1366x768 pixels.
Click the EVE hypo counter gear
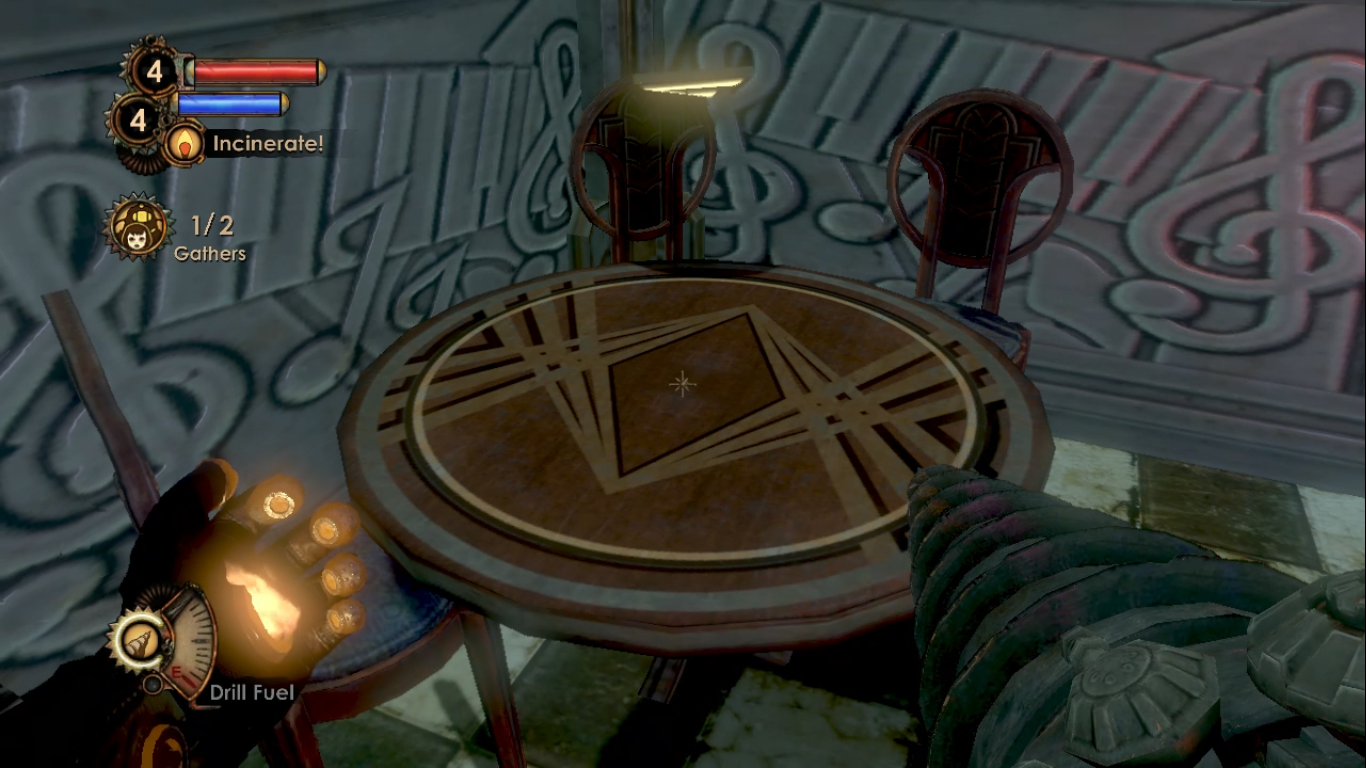[x=137, y=121]
